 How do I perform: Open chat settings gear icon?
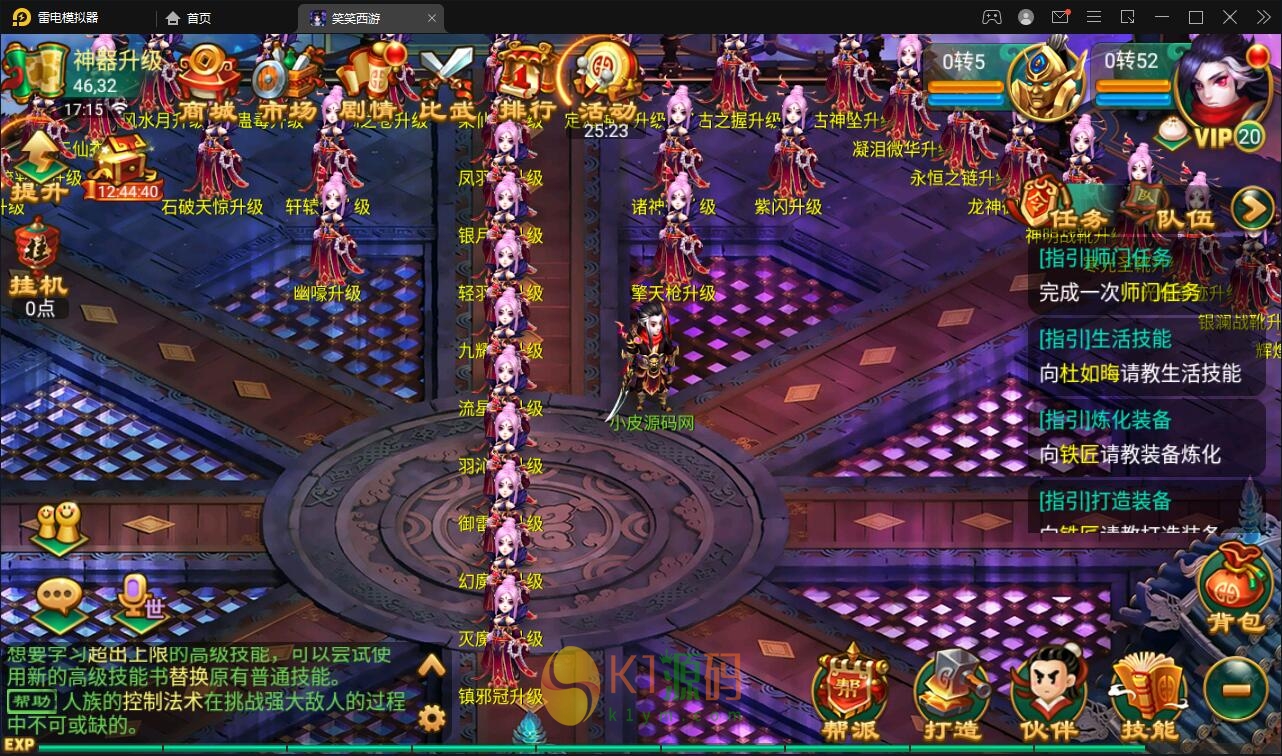point(431,717)
